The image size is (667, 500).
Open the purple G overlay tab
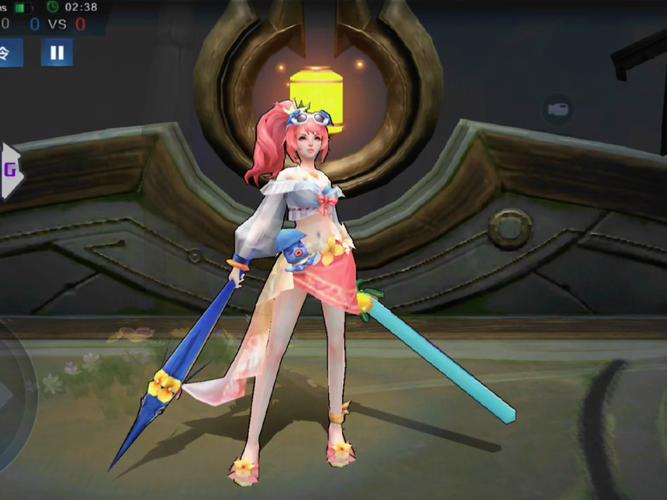(x=11, y=169)
